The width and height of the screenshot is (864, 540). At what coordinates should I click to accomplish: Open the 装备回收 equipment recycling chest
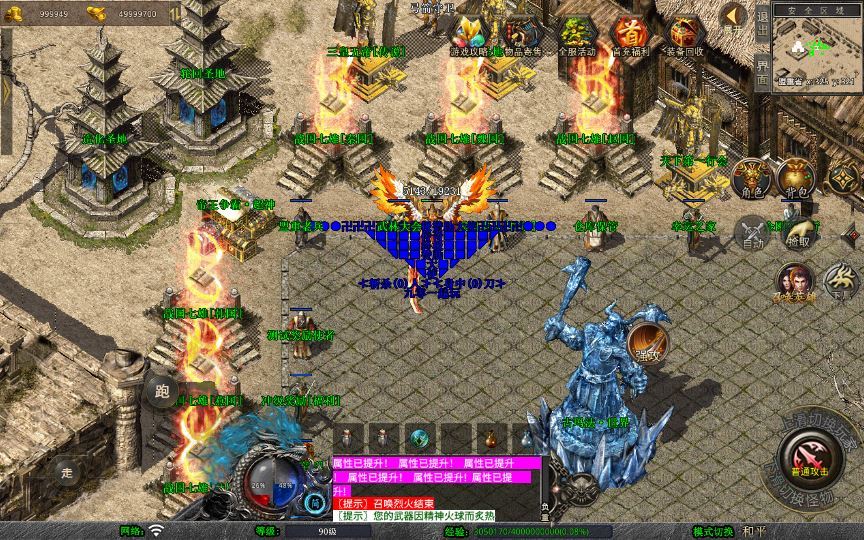(x=685, y=36)
